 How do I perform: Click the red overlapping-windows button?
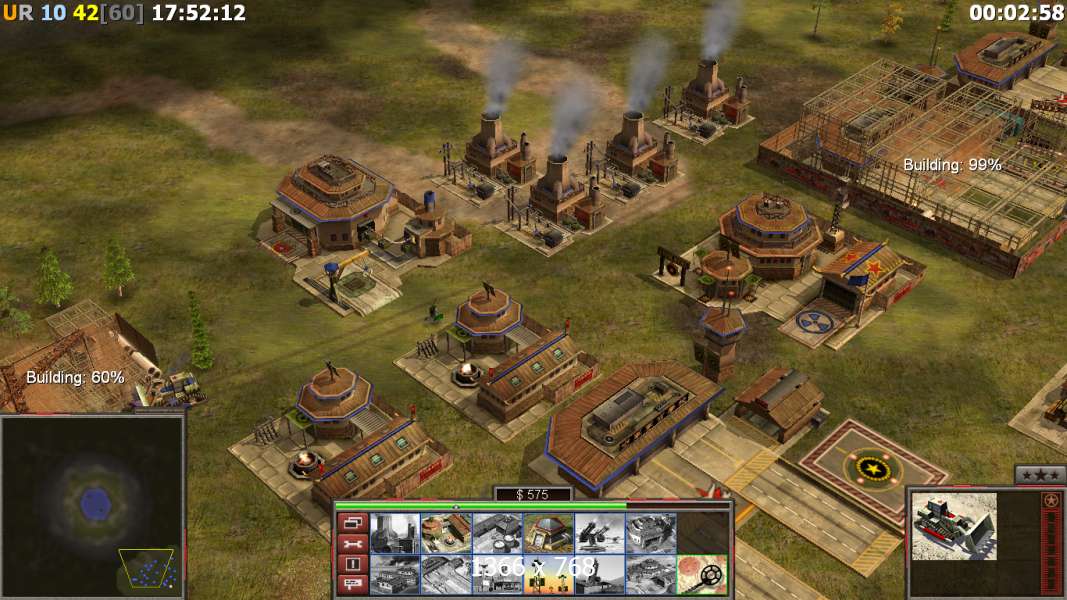(x=352, y=522)
